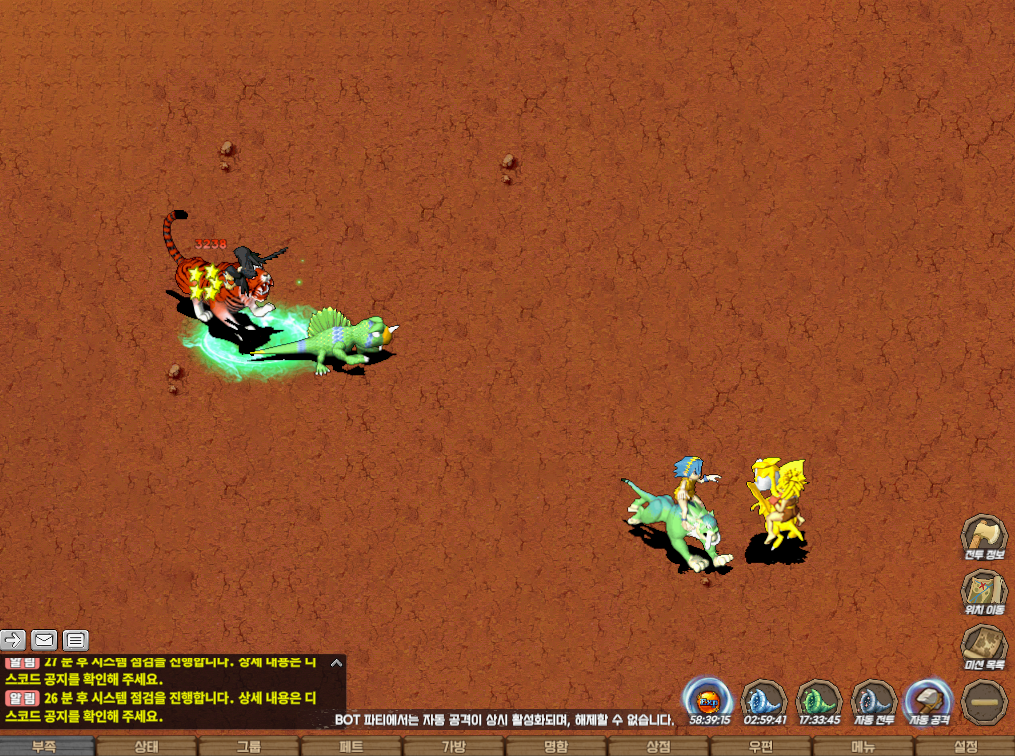The width and height of the screenshot is (1015, 756).
Task: Toggle 자동 전투 auto battle icon
Action: pos(872,699)
